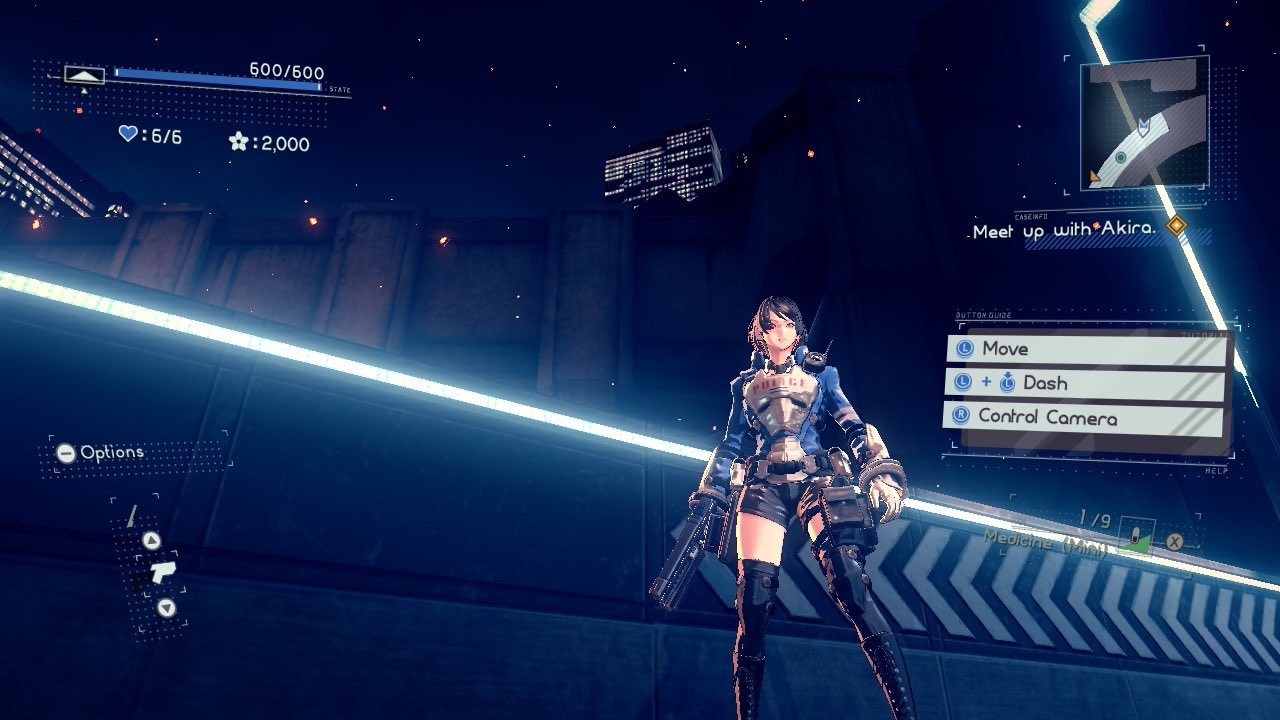
Task: Switch to the baton weapon icon
Action: pyautogui.click(x=131, y=517)
